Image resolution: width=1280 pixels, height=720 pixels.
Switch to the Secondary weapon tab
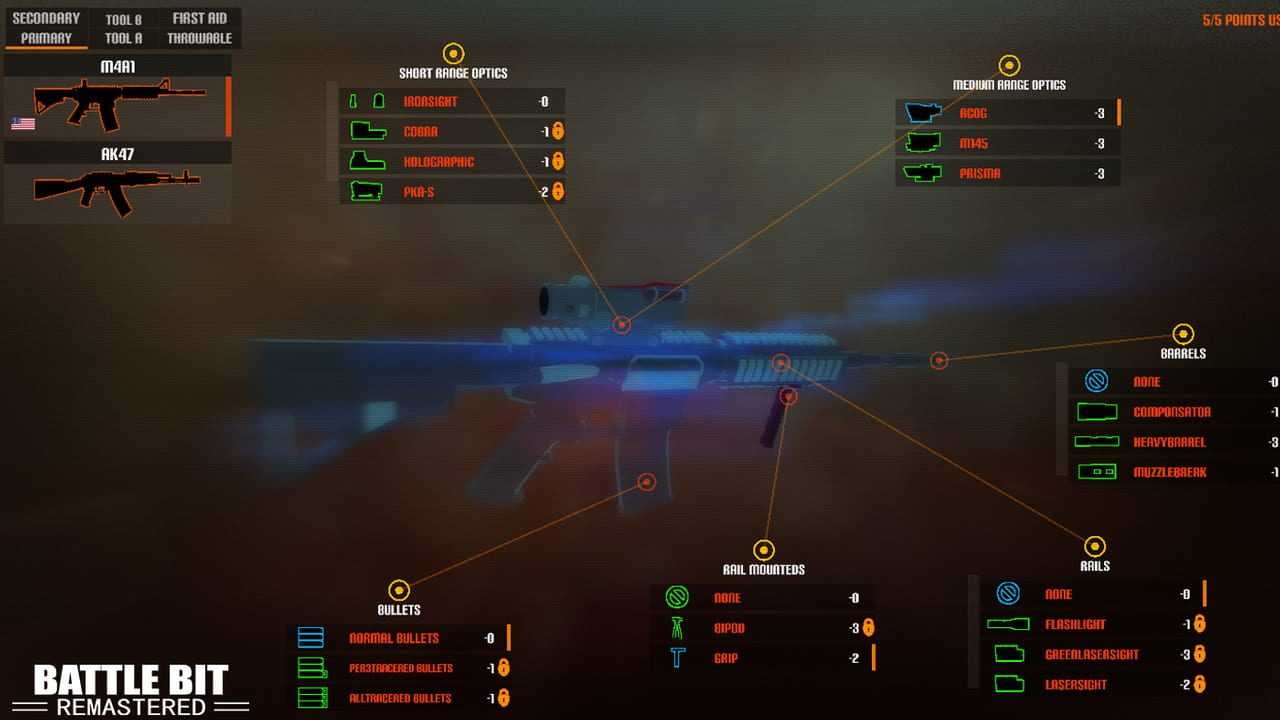[46, 18]
